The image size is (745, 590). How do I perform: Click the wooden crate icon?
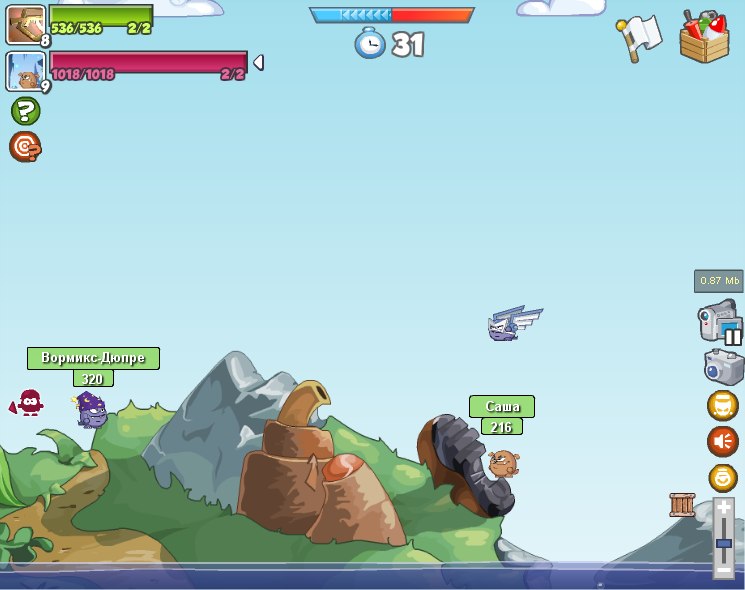pyautogui.click(x=682, y=505)
